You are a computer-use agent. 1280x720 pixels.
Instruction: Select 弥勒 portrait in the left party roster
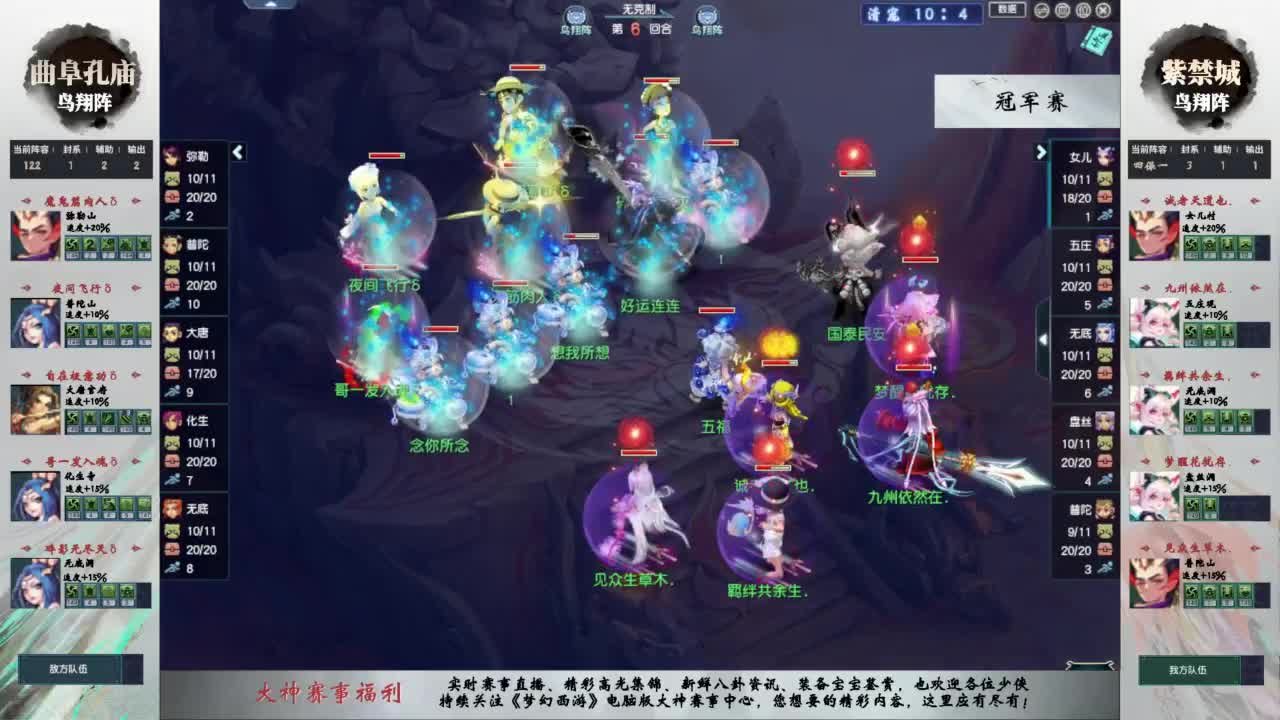(170, 153)
